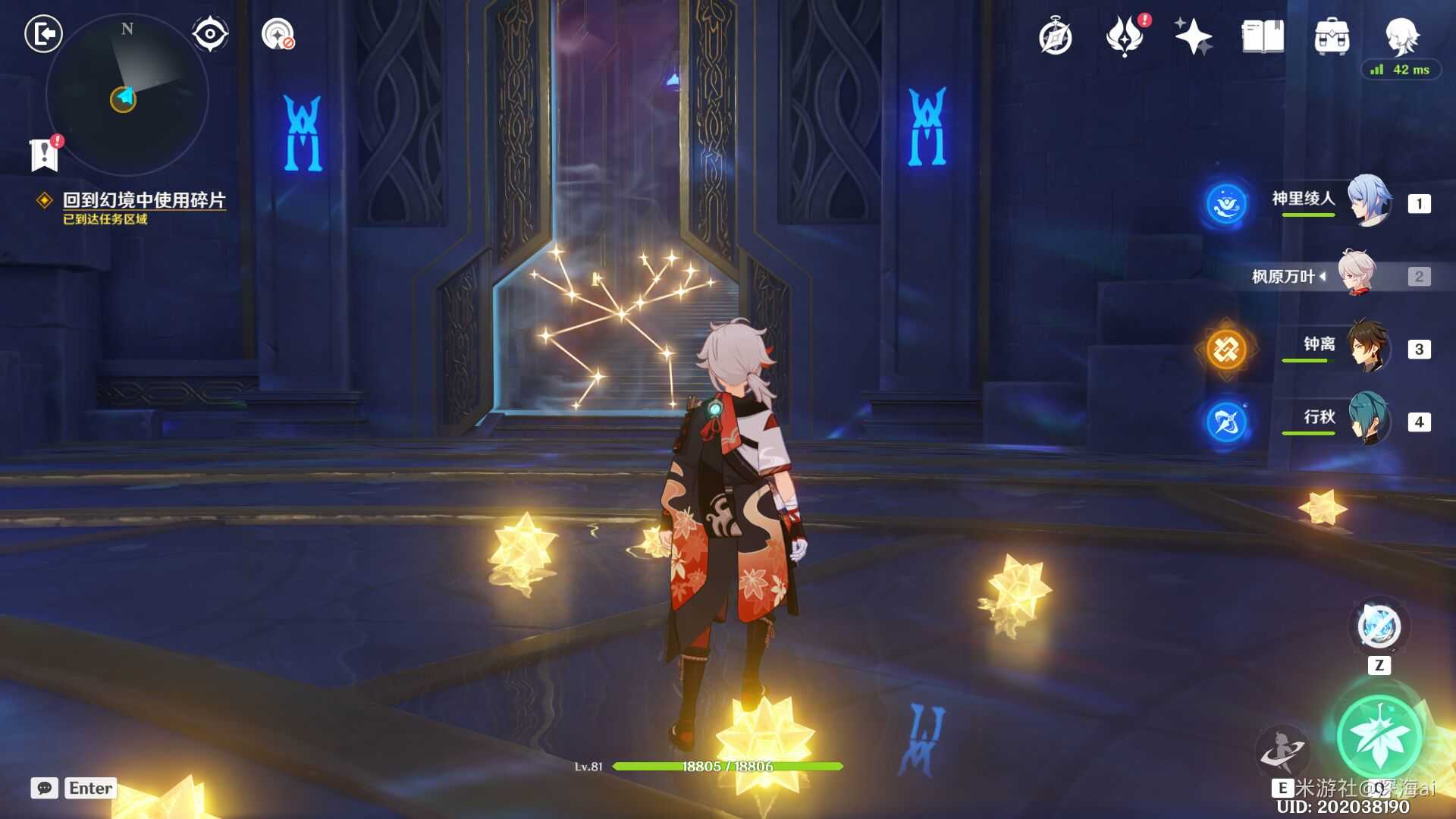Use the gadget icon above Z
This screenshot has height=819, width=1456.
pos(1379,627)
